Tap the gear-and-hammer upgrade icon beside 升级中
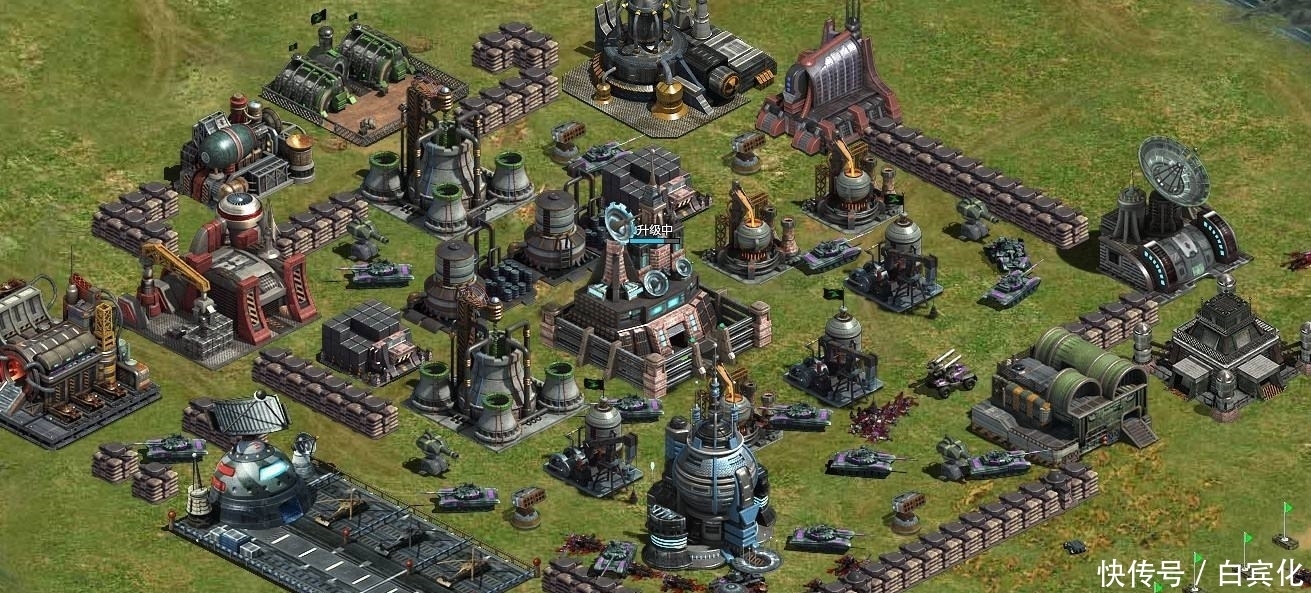This screenshot has height=593, width=1311. point(619,221)
